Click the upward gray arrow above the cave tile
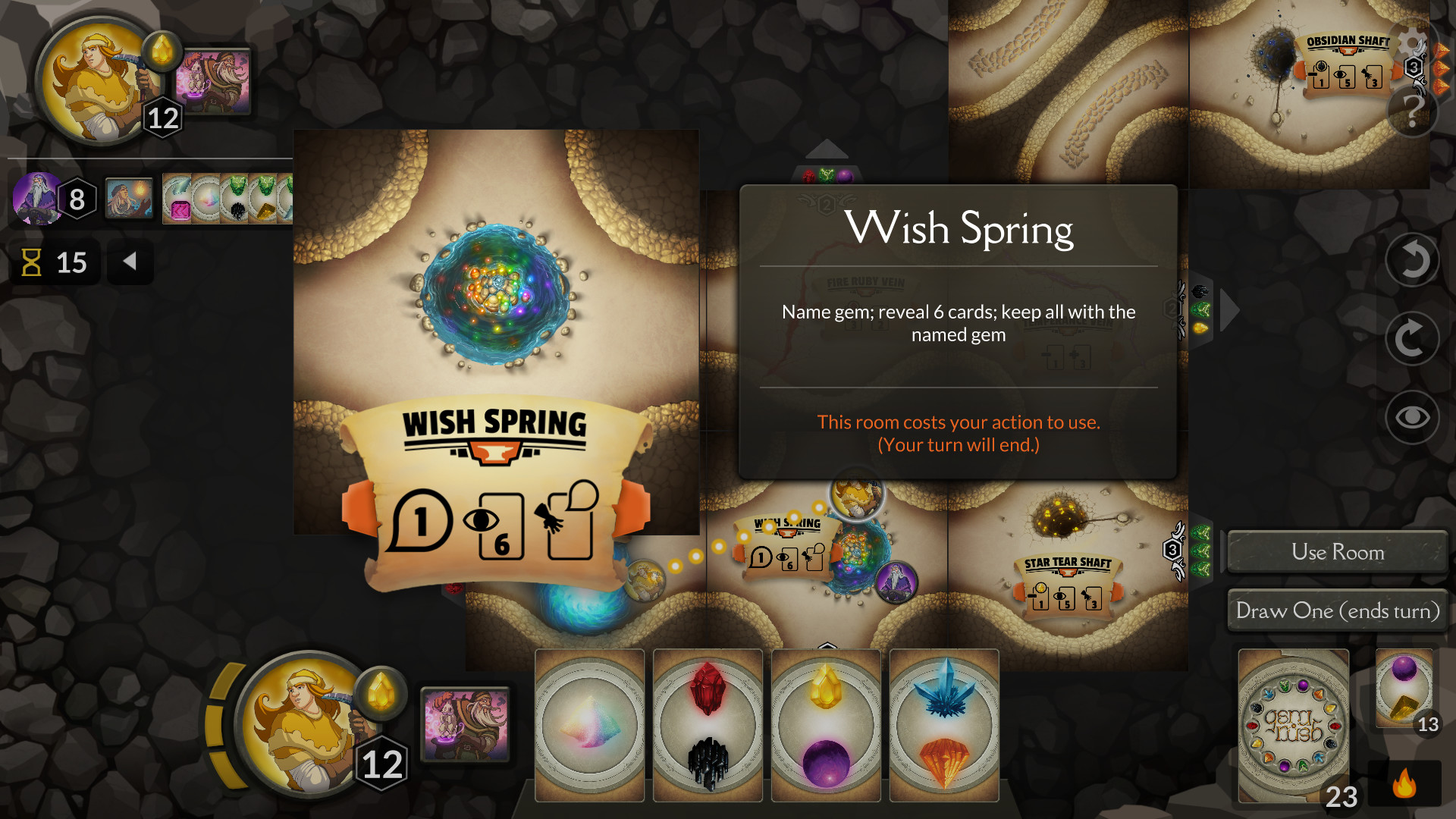Screen dimensions: 1456x819 (827, 150)
